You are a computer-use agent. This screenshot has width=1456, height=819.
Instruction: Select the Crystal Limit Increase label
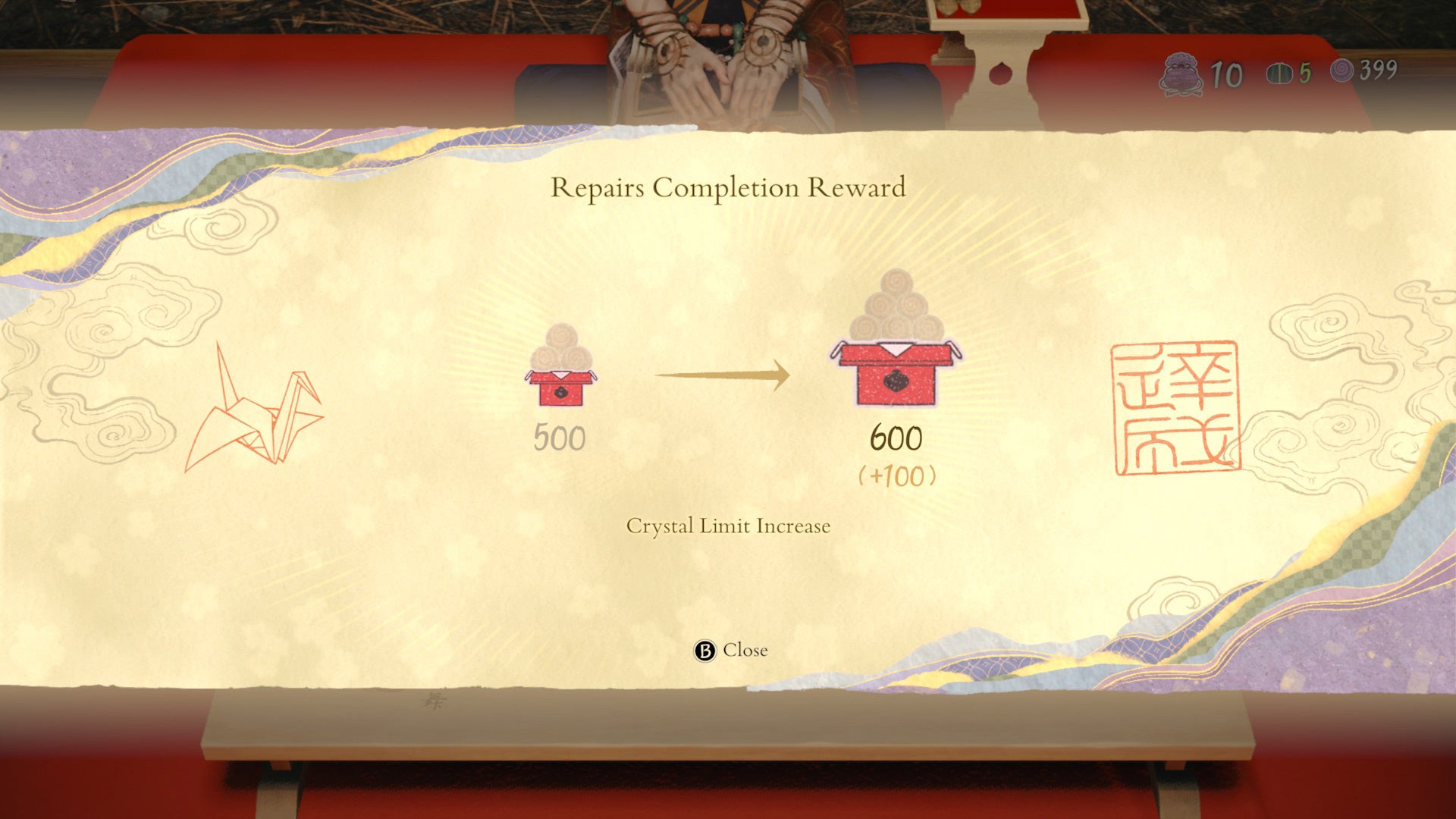coord(729,525)
